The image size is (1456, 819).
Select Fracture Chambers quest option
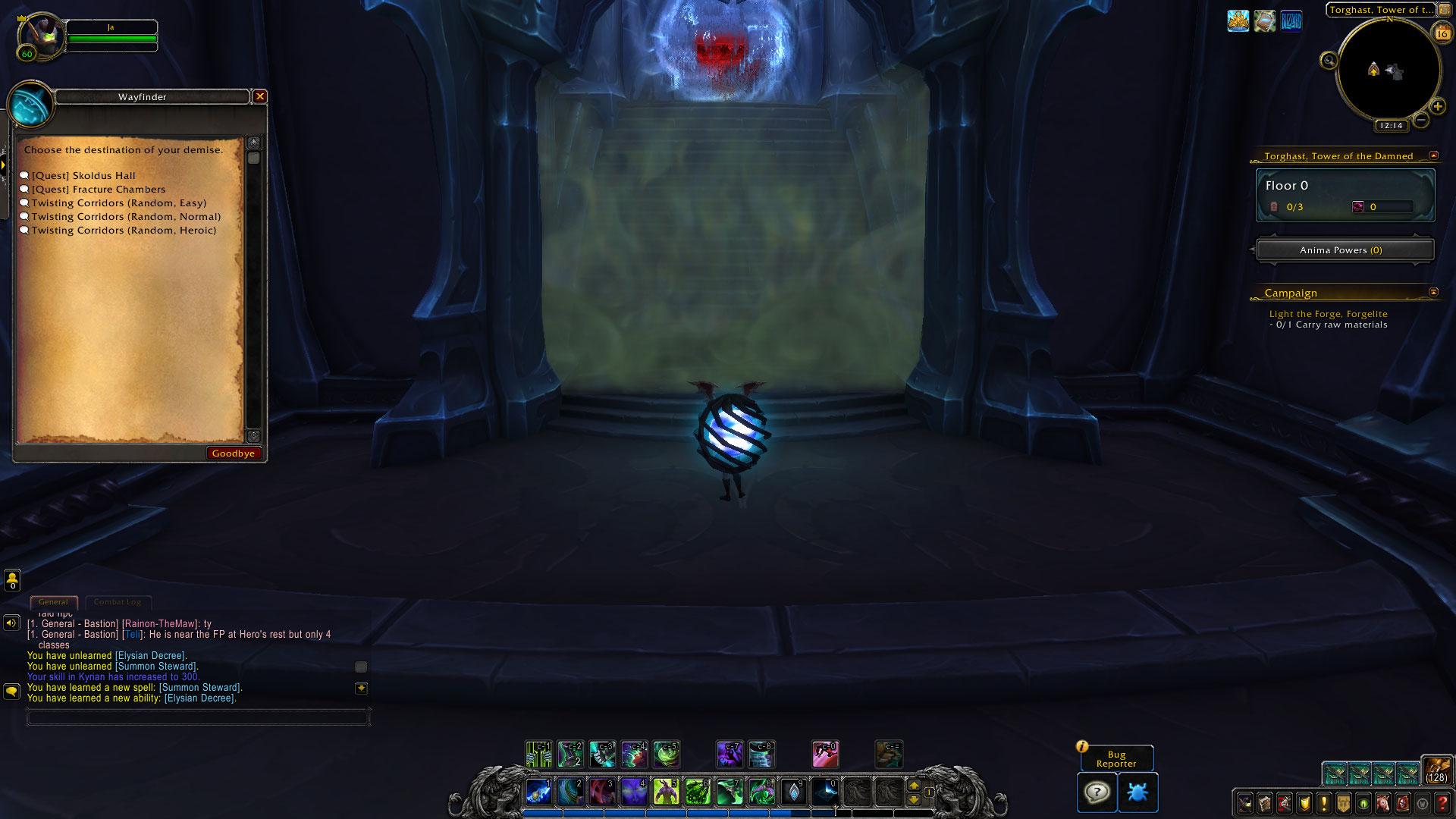(98, 190)
